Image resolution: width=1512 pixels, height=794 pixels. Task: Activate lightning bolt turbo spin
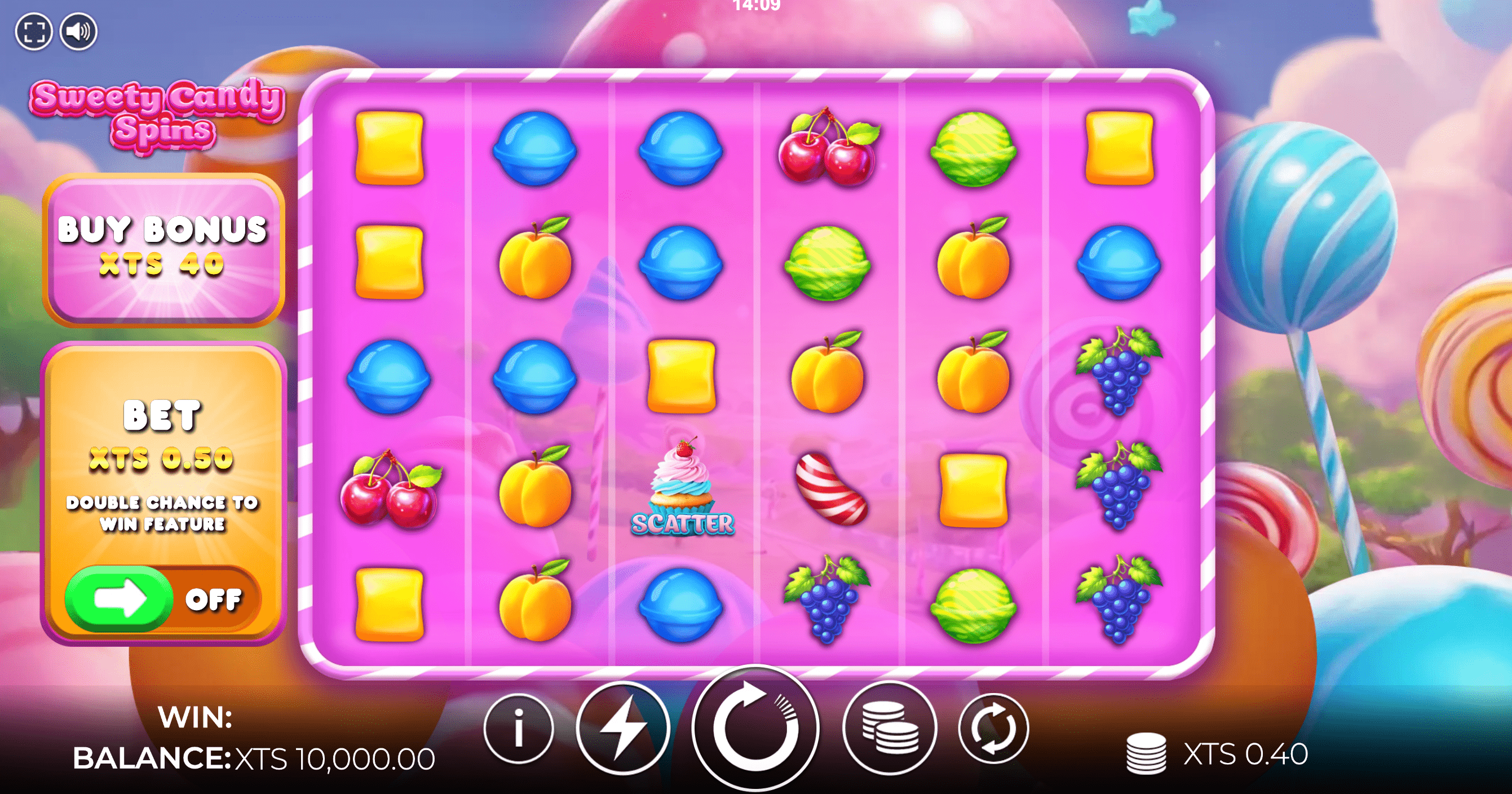(x=623, y=728)
